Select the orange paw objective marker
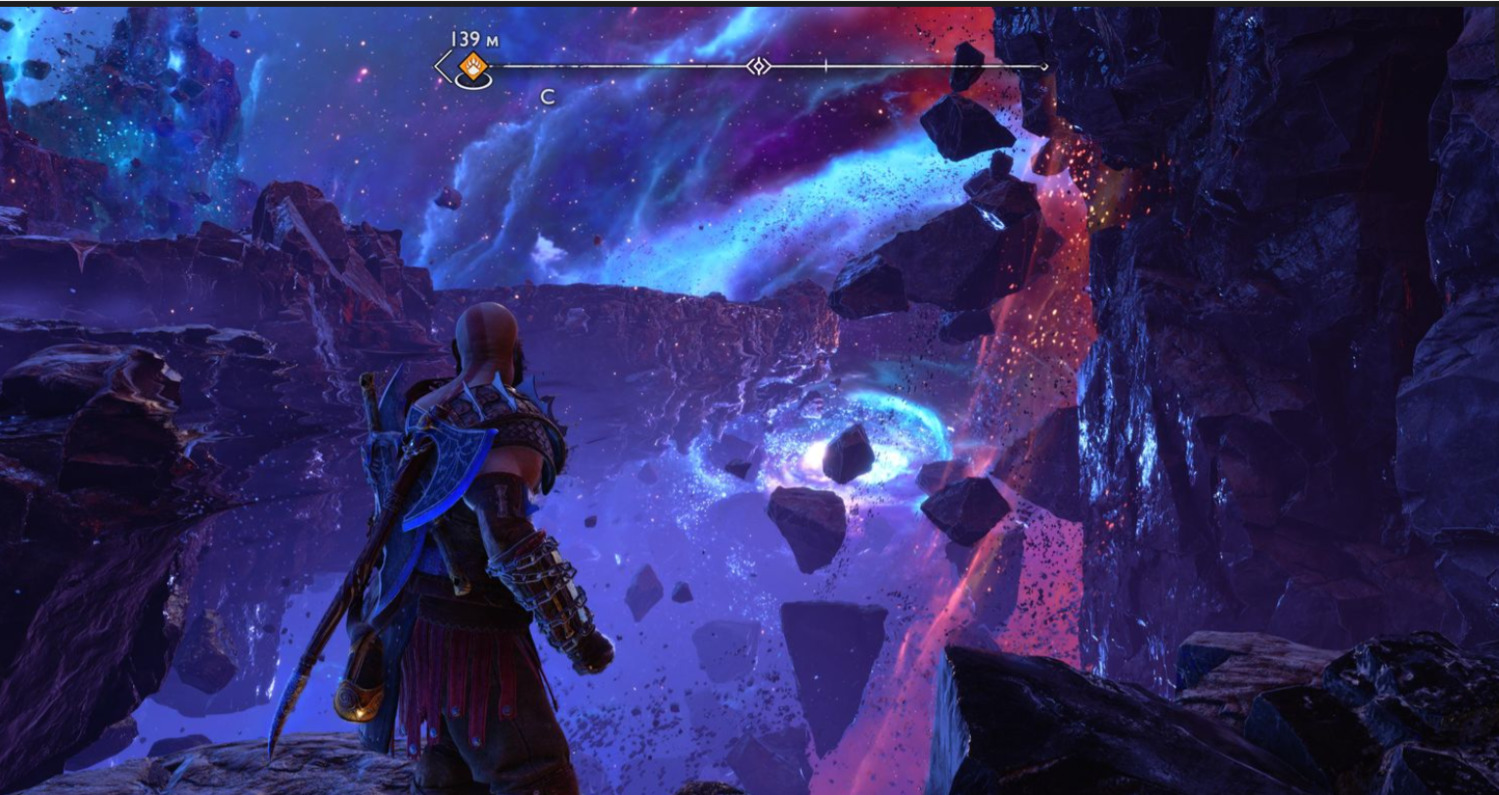 (x=472, y=67)
